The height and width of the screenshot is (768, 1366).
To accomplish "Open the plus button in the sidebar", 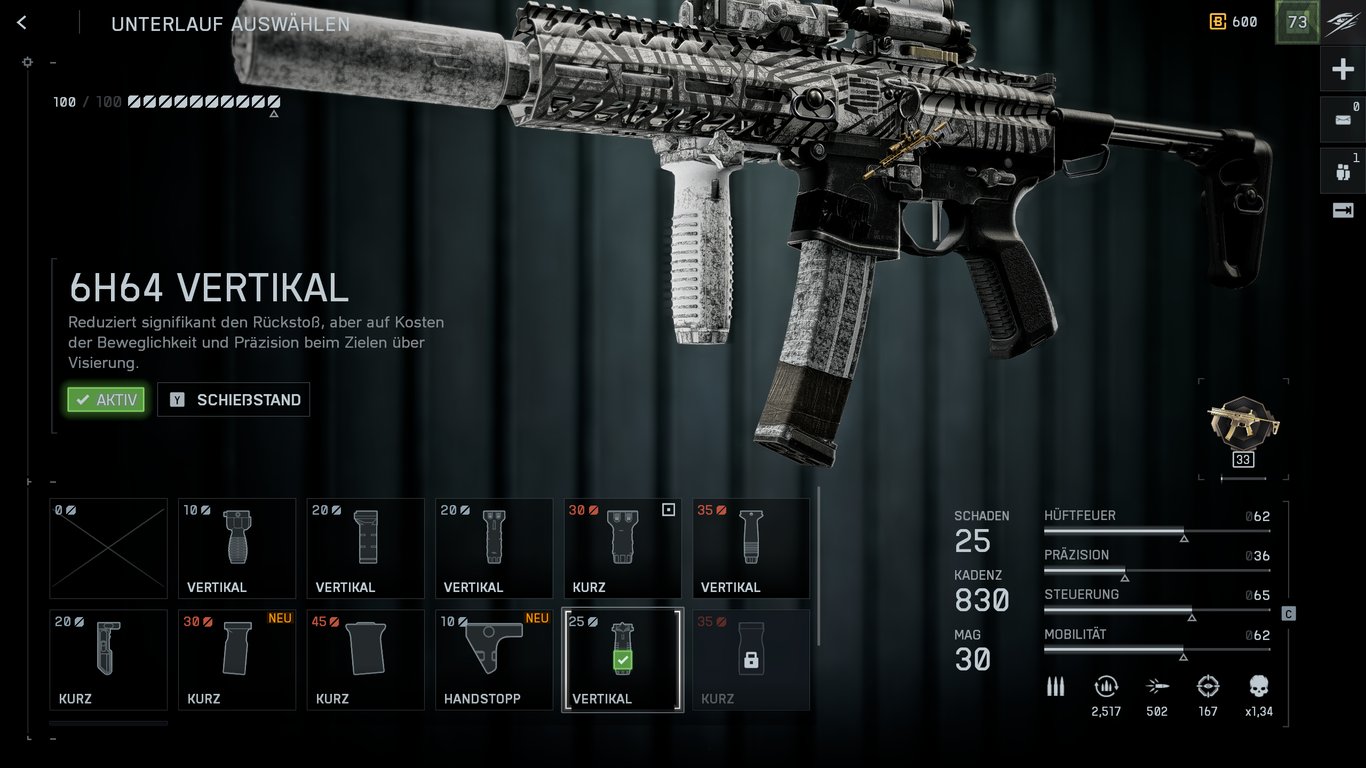I will pos(1342,70).
